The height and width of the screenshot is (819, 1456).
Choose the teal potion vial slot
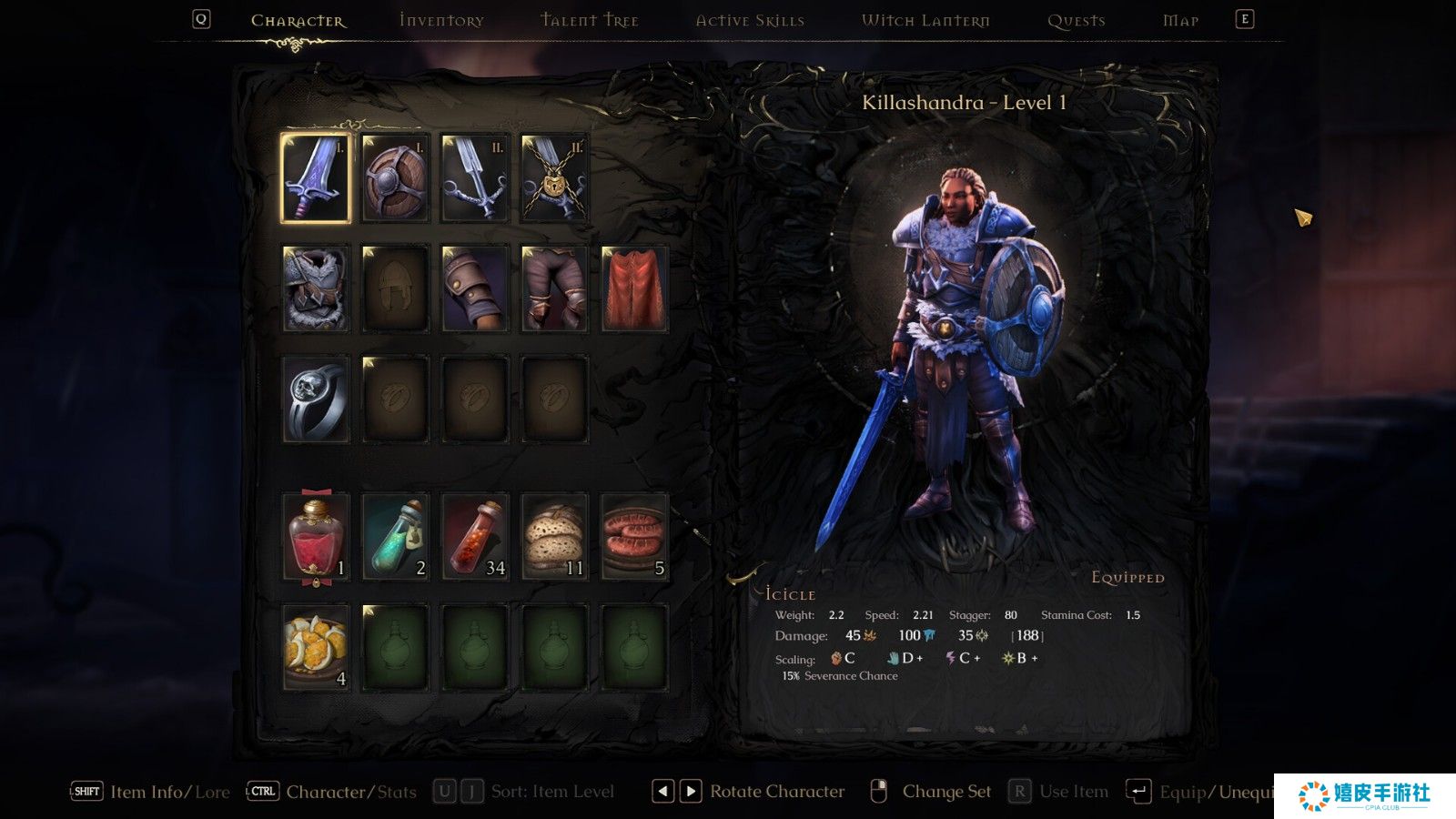tap(395, 537)
